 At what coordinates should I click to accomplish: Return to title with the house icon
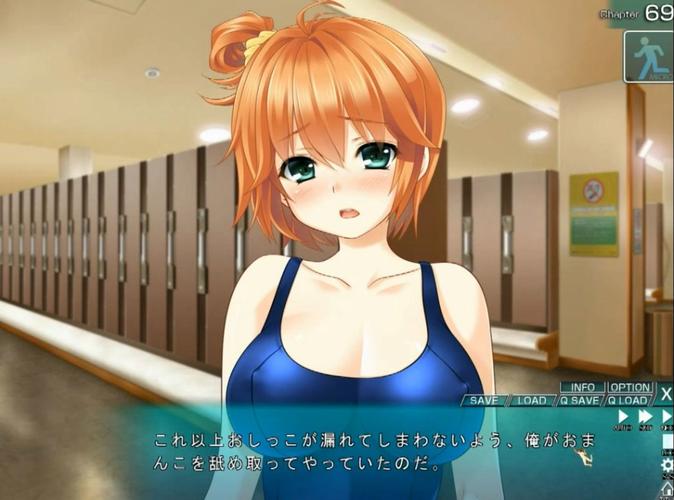point(667,488)
